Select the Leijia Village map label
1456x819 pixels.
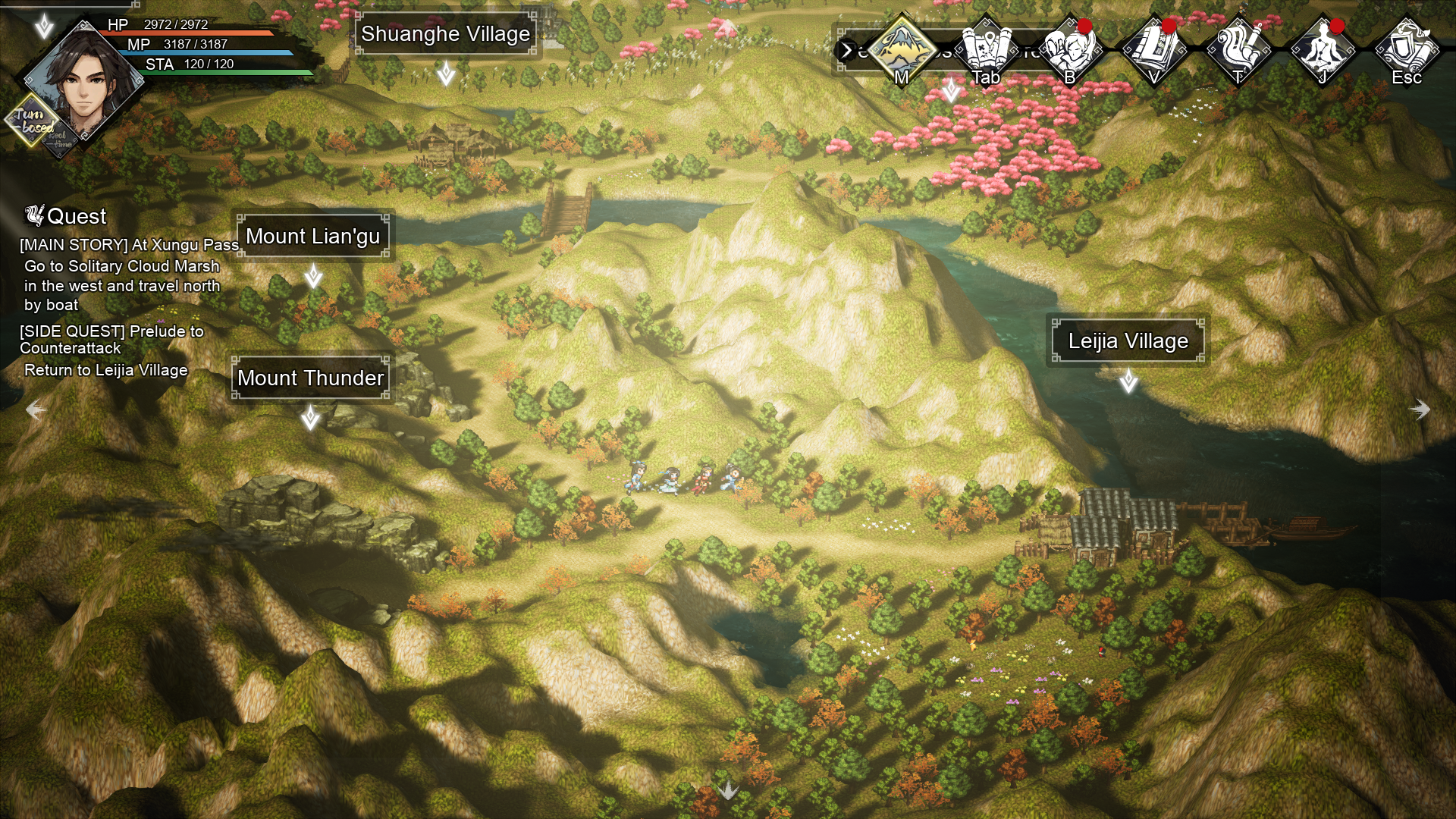tap(1128, 341)
